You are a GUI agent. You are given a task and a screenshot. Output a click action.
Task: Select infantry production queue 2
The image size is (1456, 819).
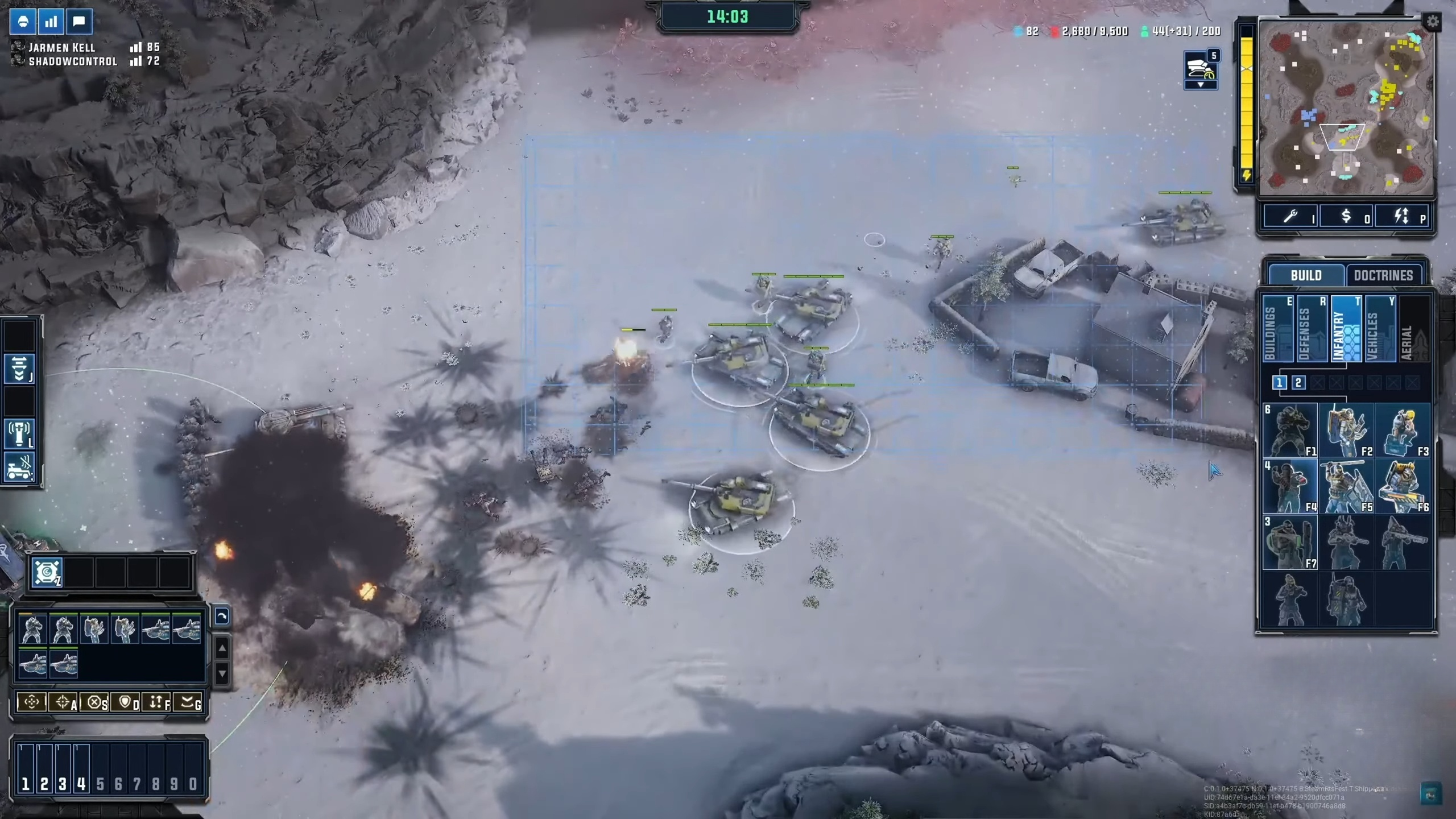1298,383
